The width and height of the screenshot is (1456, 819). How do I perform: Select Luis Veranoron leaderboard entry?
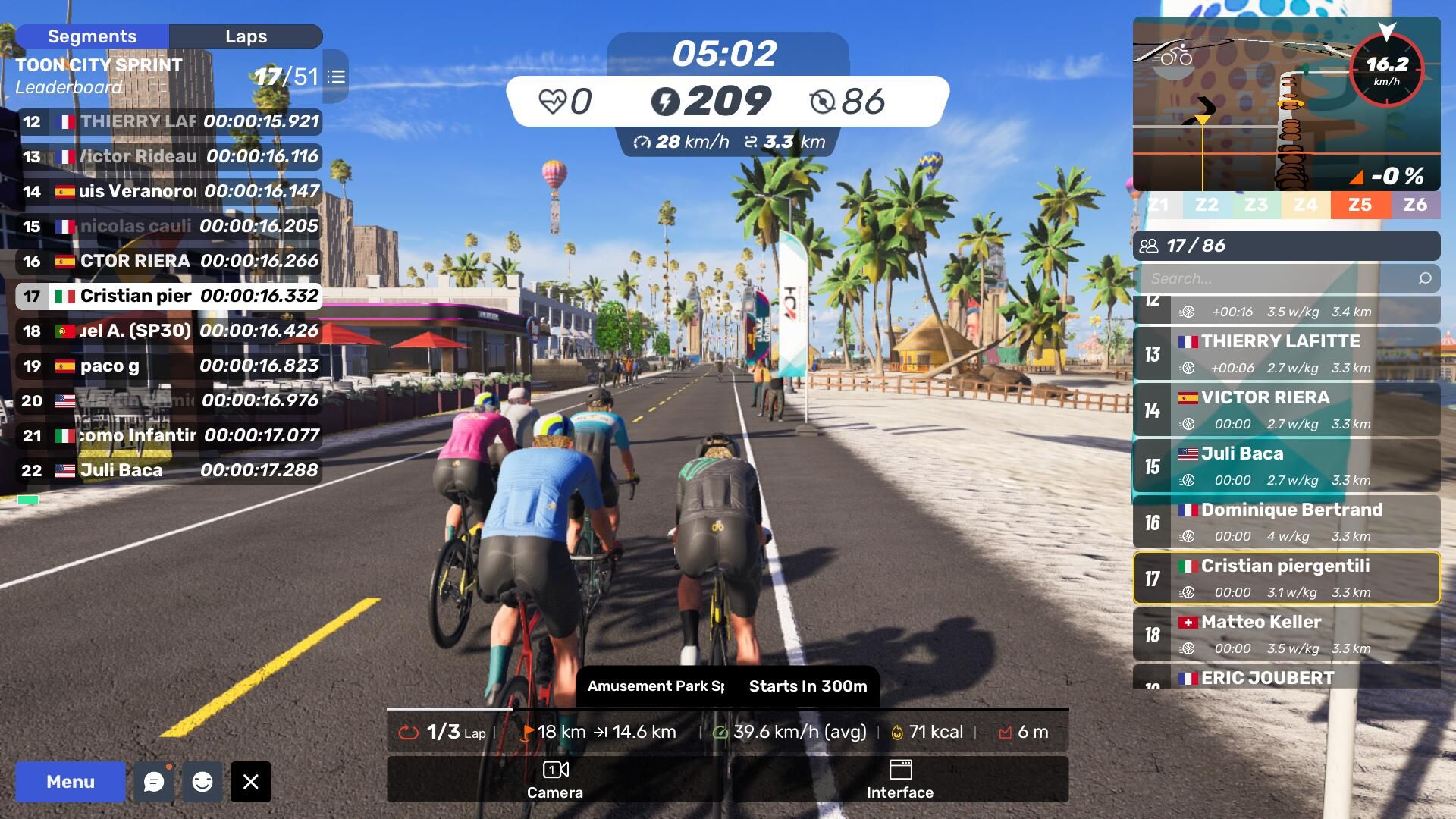tap(168, 191)
